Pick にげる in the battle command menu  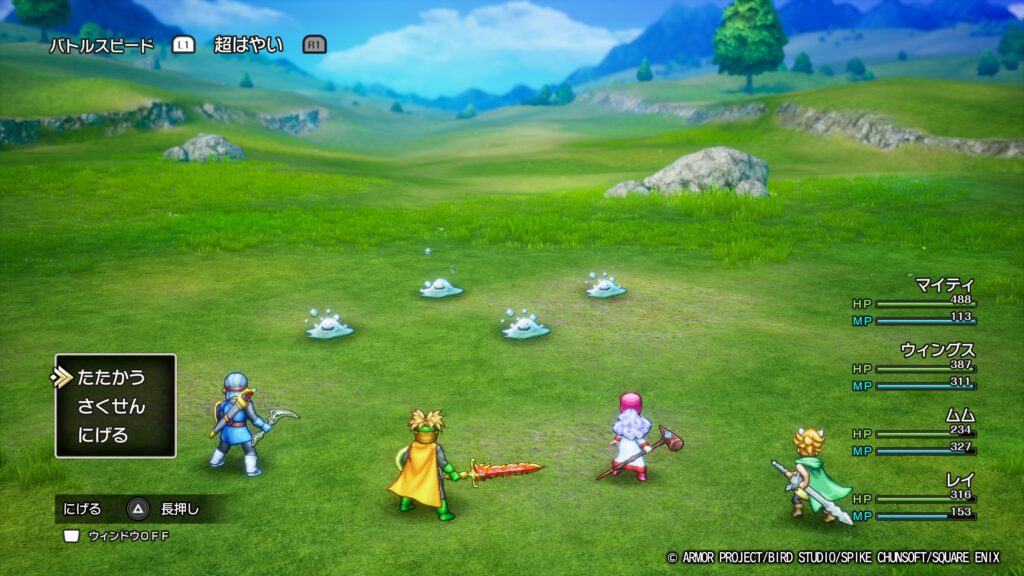coord(104,436)
